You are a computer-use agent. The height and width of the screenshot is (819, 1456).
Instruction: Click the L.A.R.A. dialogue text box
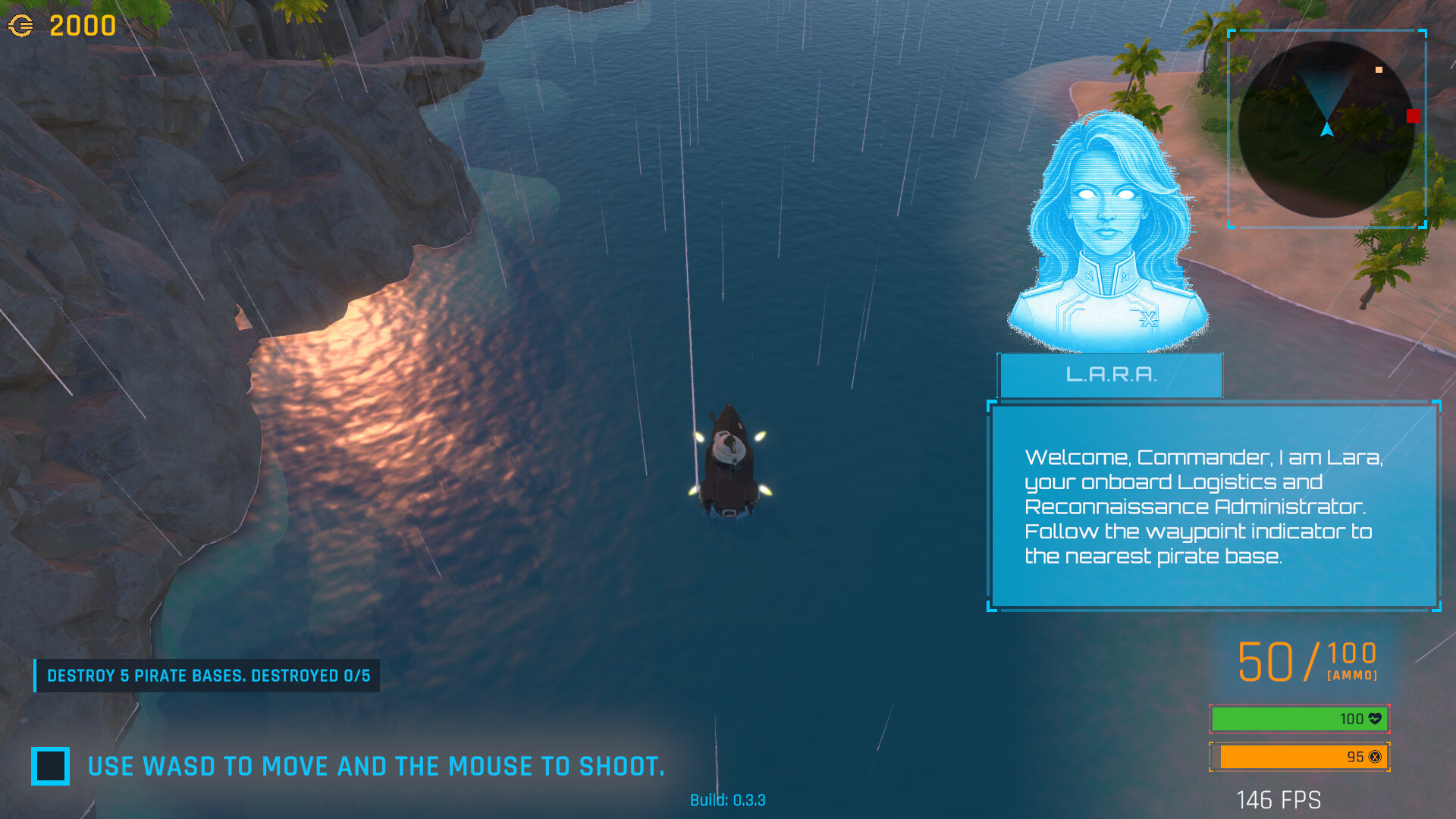point(1213,506)
